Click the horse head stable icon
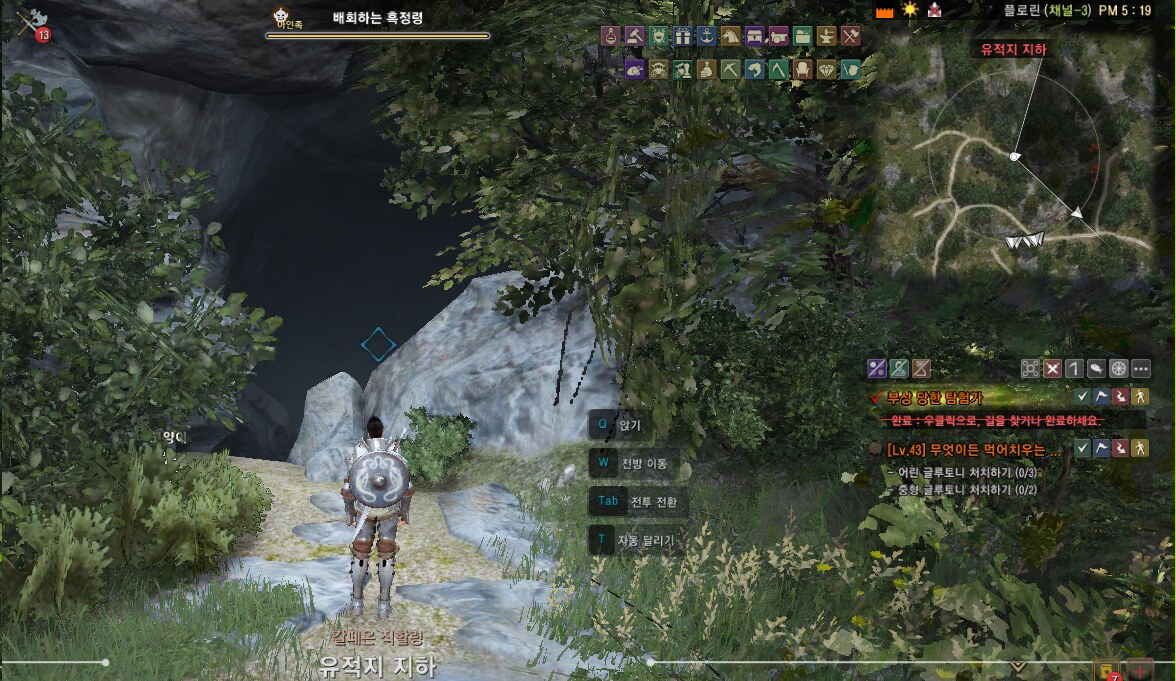This screenshot has width=1176, height=681. (x=730, y=37)
